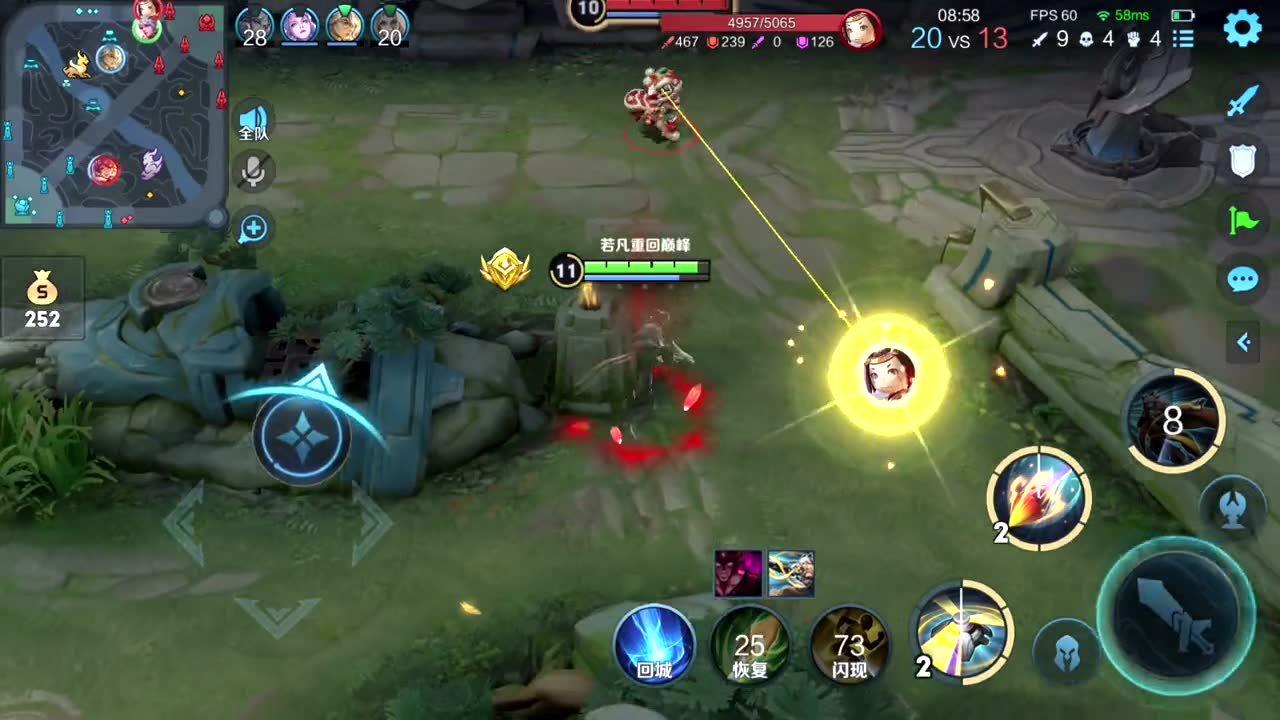Cast the 闪现 flash spell
Viewport: 1280px width, 720px height.
pyautogui.click(x=849, y=644)
